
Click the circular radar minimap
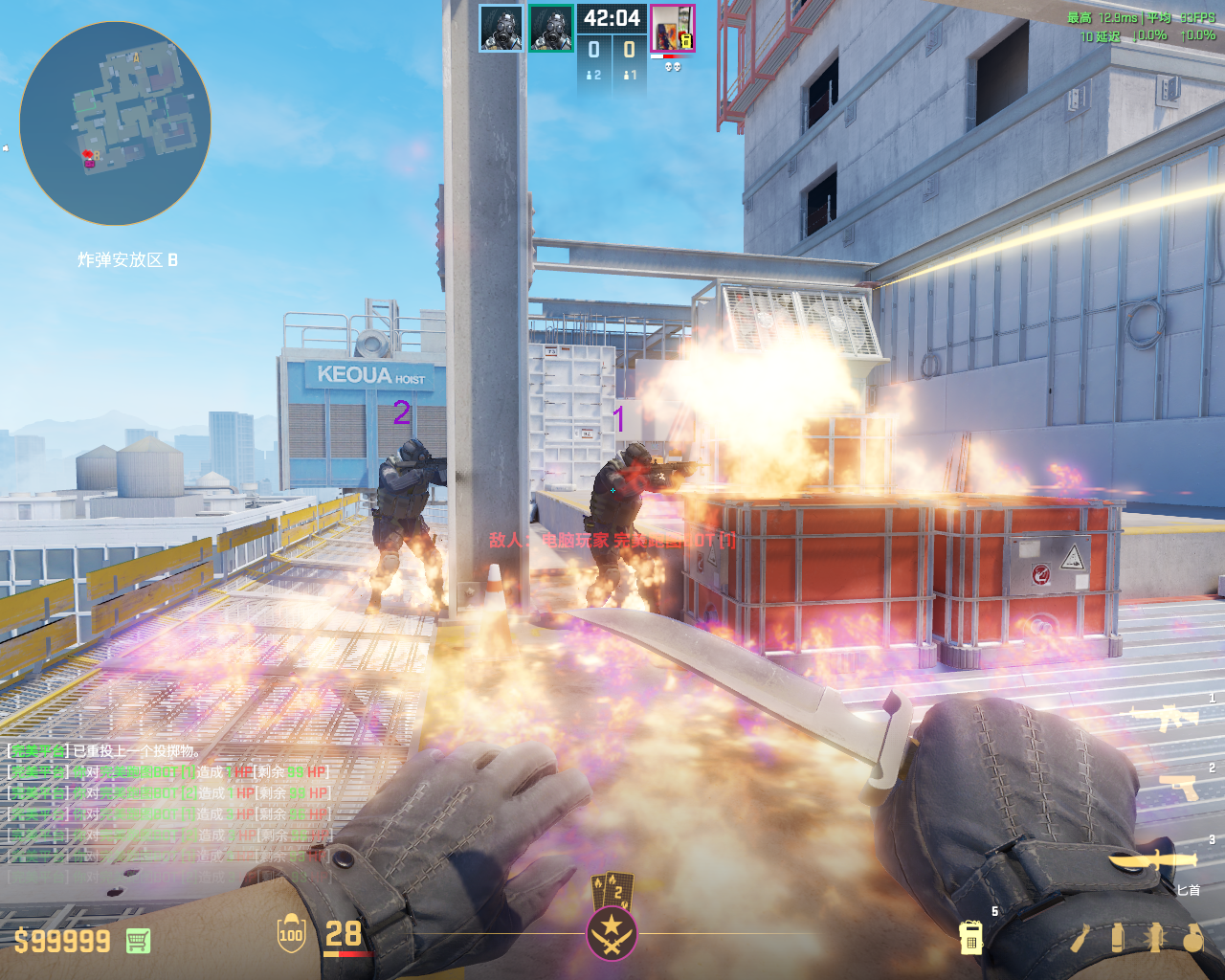pos(115,122)
